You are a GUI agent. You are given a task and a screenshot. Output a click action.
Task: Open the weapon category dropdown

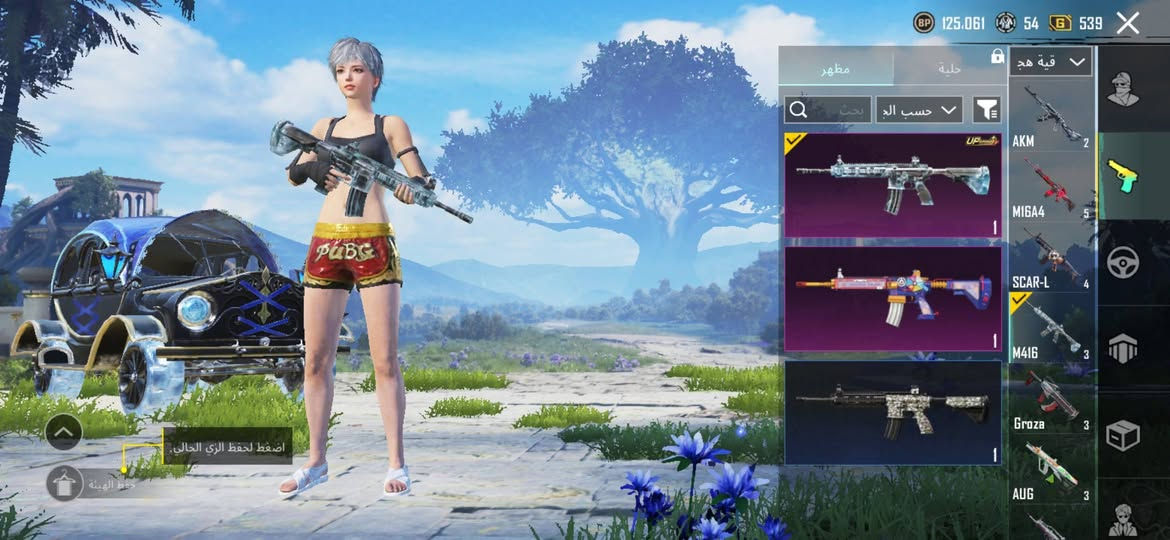point(1050,62)
